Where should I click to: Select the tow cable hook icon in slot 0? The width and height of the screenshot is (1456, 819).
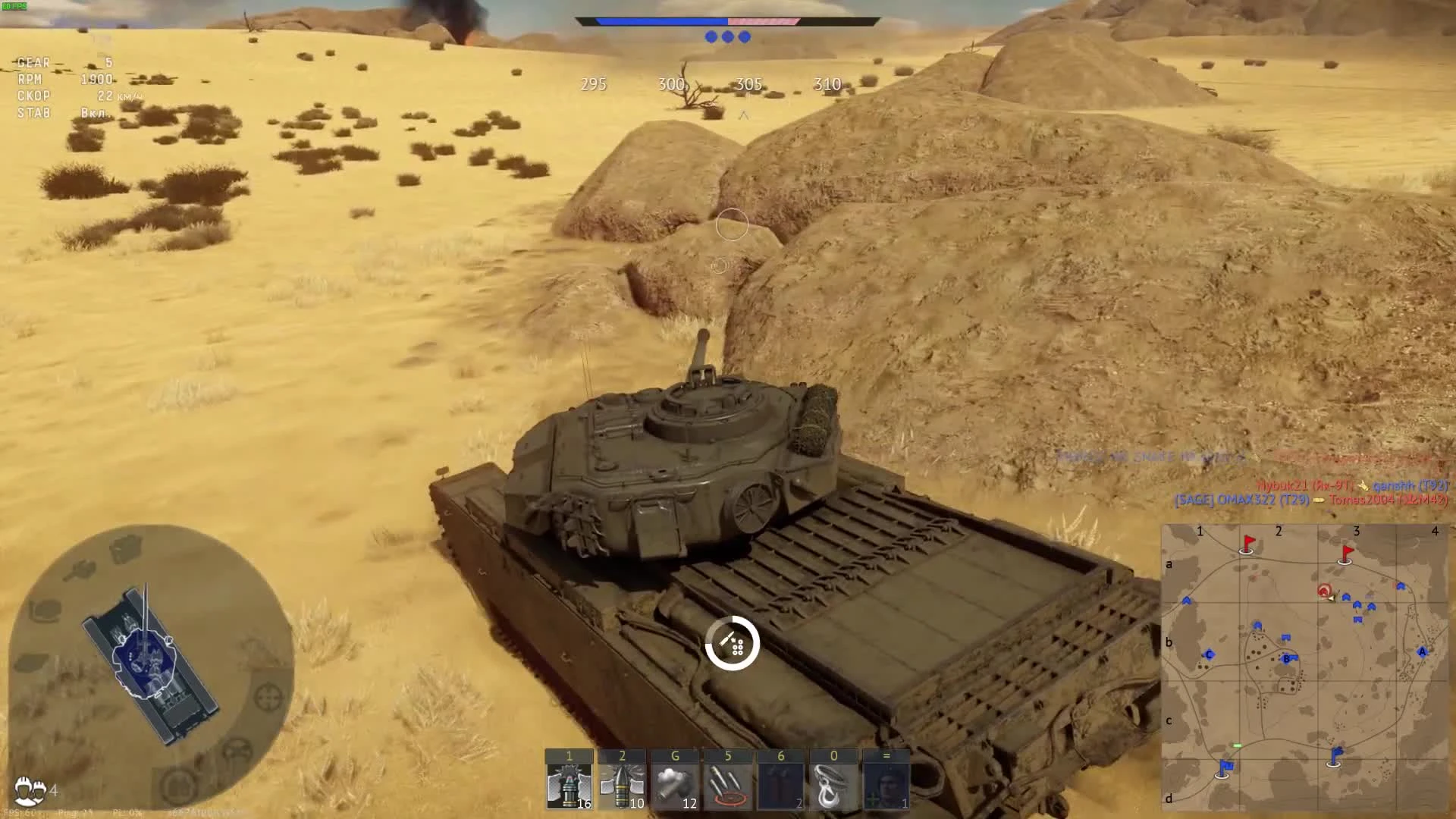[833, 785]
